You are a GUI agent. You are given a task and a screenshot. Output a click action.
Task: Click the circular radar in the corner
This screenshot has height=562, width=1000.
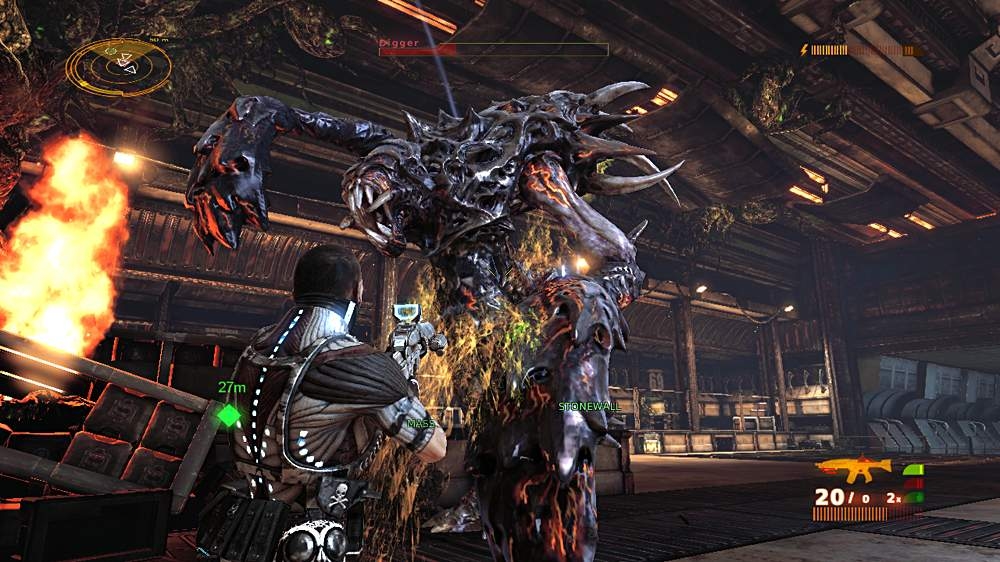click(x=118, y=66)
